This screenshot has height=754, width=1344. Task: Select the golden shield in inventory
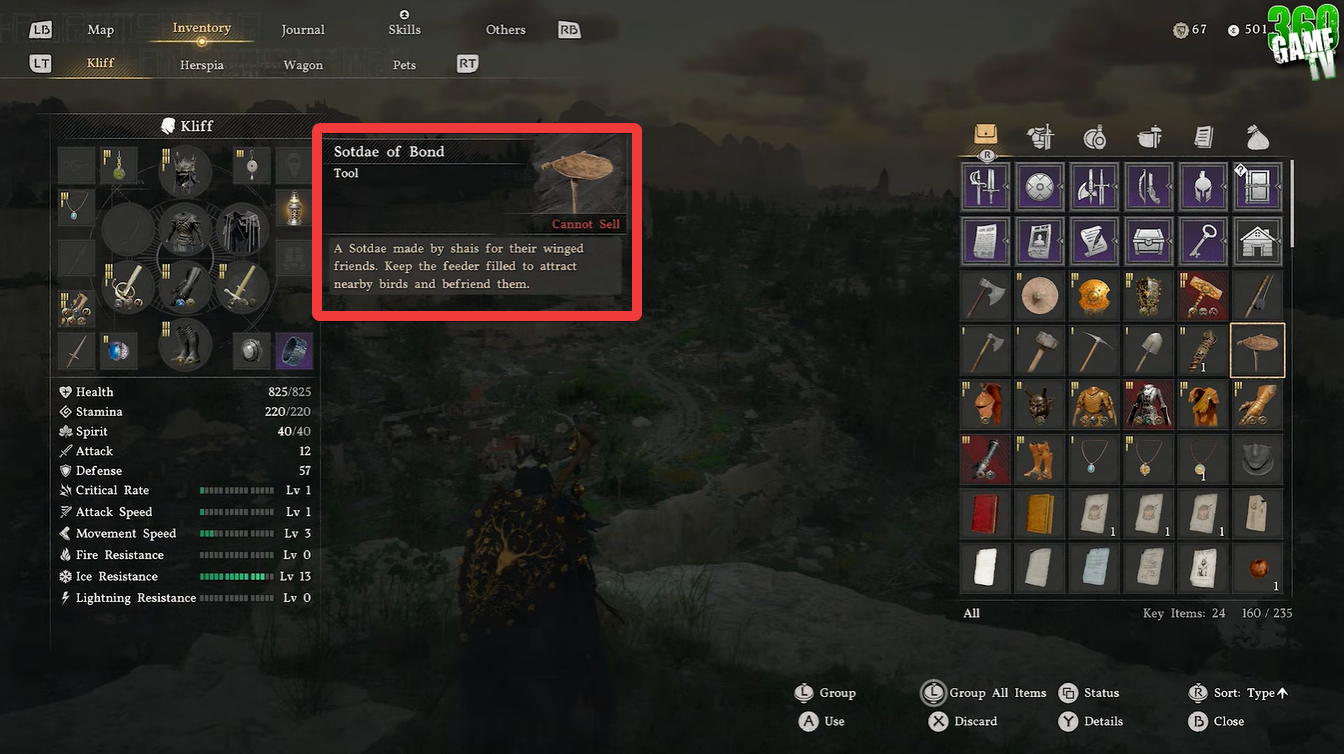(1094, 295)
